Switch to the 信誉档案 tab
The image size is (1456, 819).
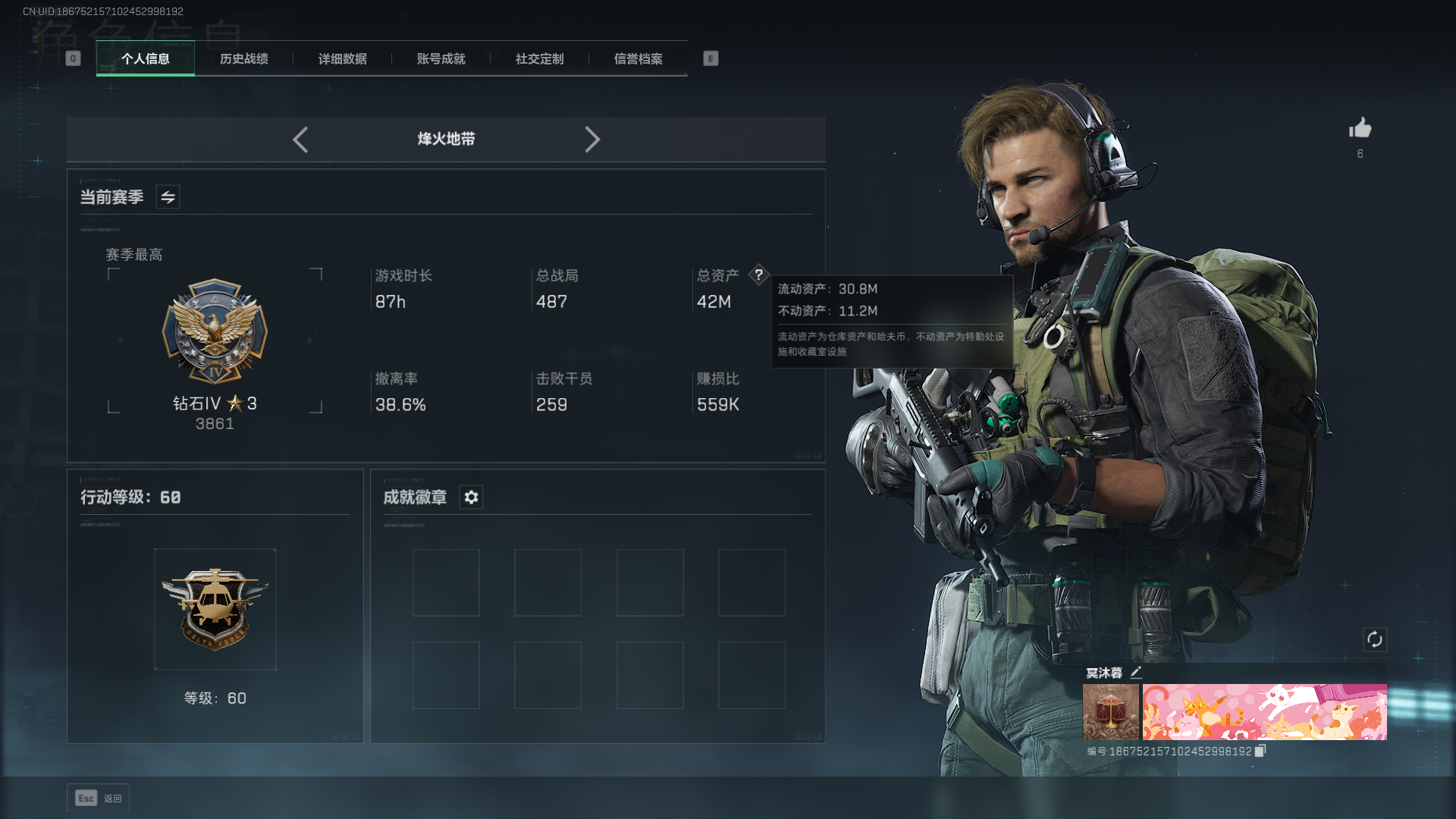pos(638,59)
